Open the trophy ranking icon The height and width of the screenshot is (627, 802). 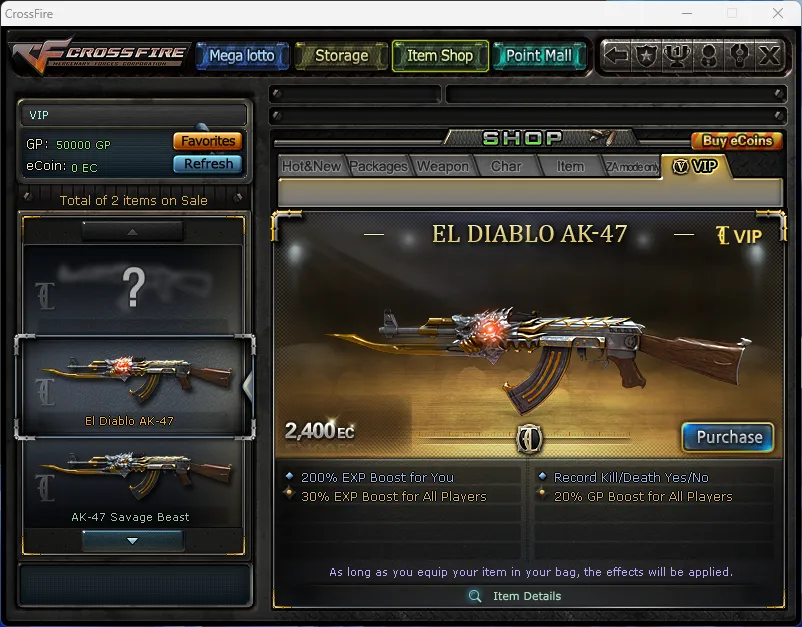[x=678, y=56]
